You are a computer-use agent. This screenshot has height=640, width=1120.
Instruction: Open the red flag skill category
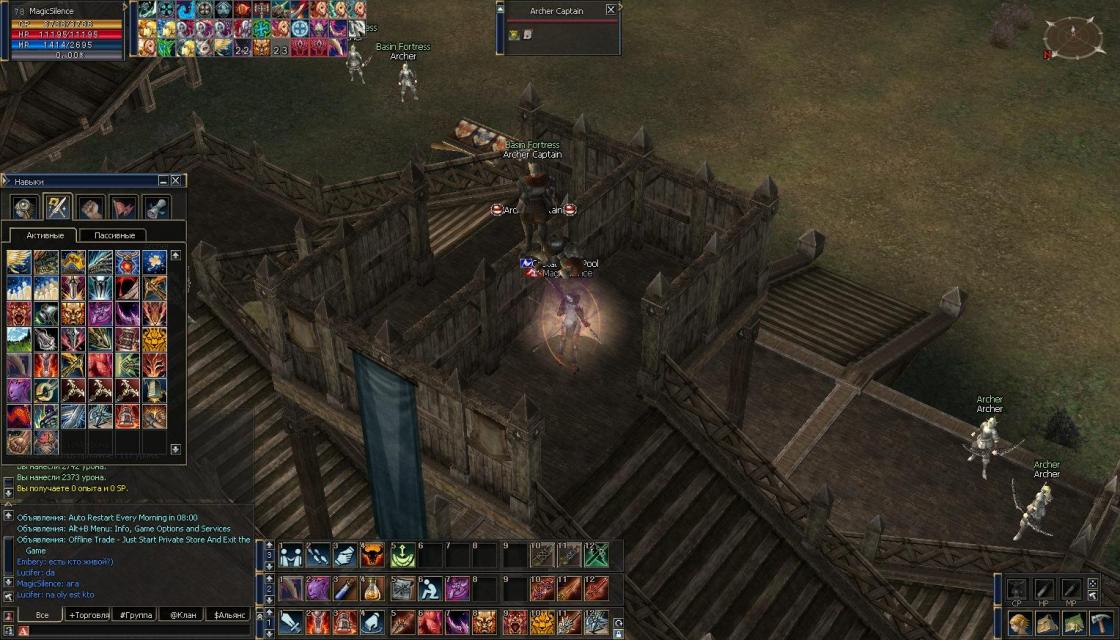pyautogui.click(x=123, y=208)
